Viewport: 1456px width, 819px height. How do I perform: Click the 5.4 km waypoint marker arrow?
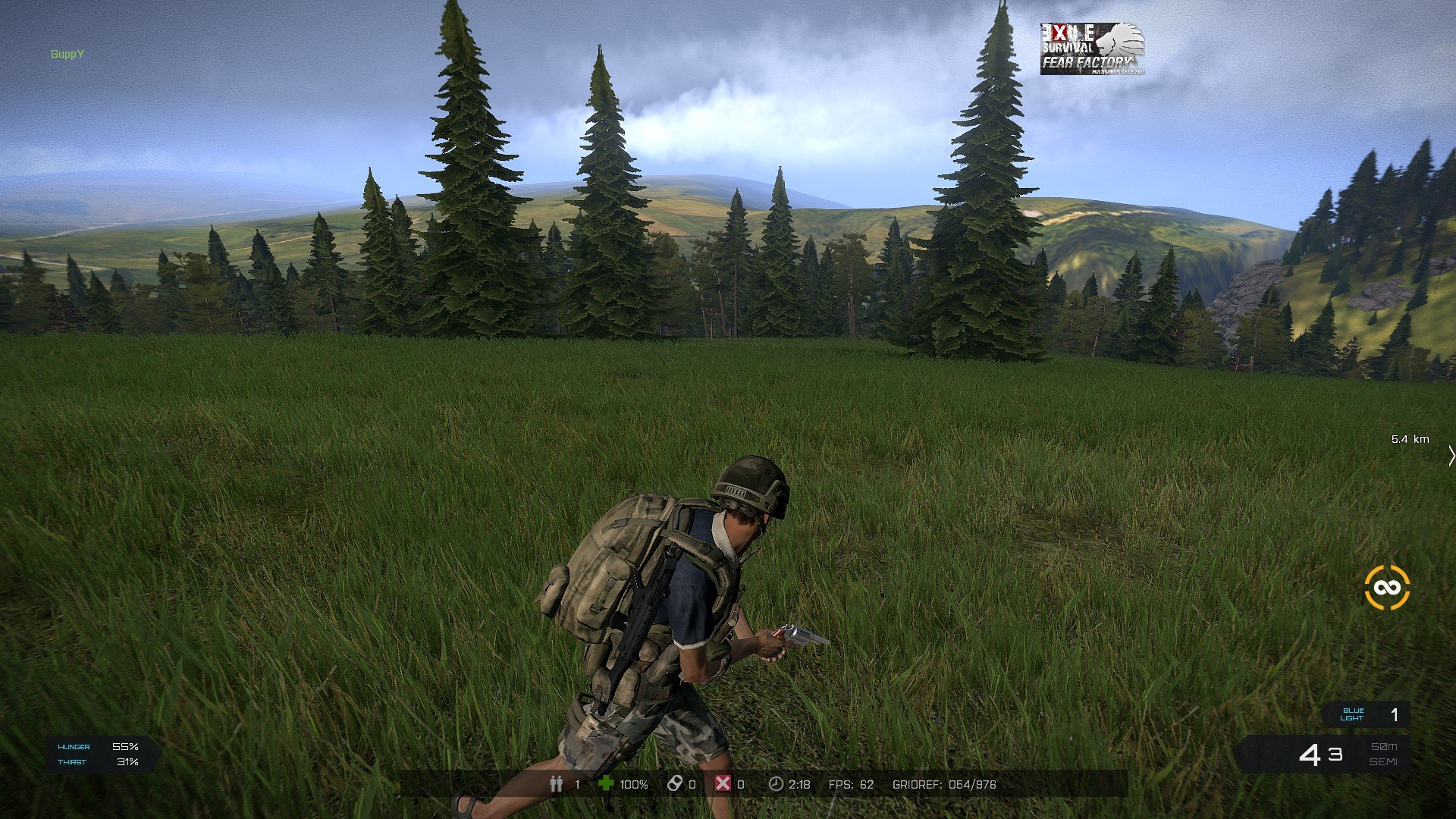coord(1451,456)
